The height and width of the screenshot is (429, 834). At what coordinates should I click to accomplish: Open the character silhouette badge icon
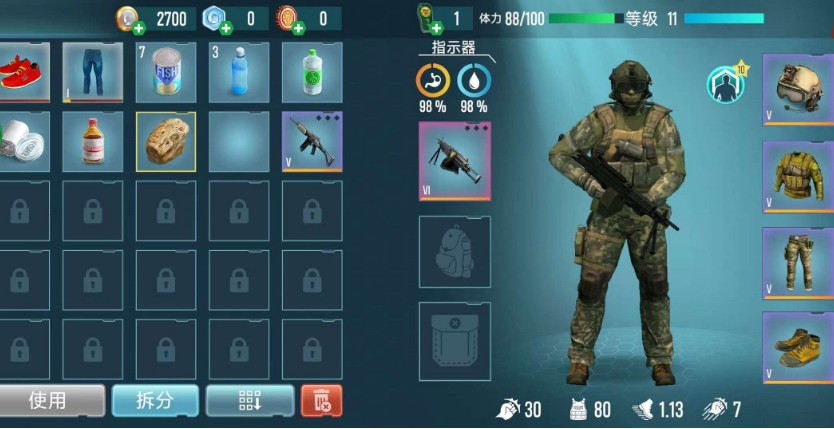tap(726, 85)
